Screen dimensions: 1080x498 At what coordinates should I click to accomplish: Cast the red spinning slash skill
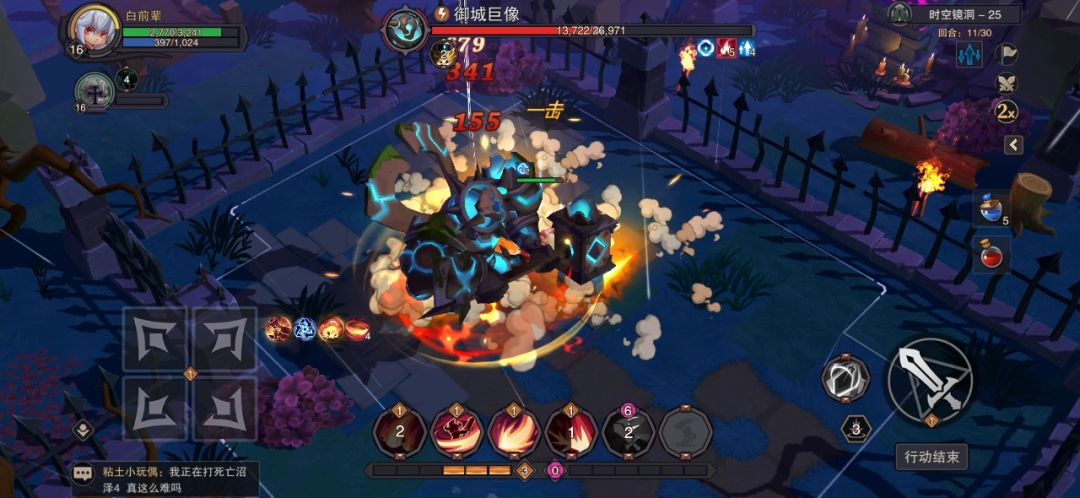coord(457,433)
